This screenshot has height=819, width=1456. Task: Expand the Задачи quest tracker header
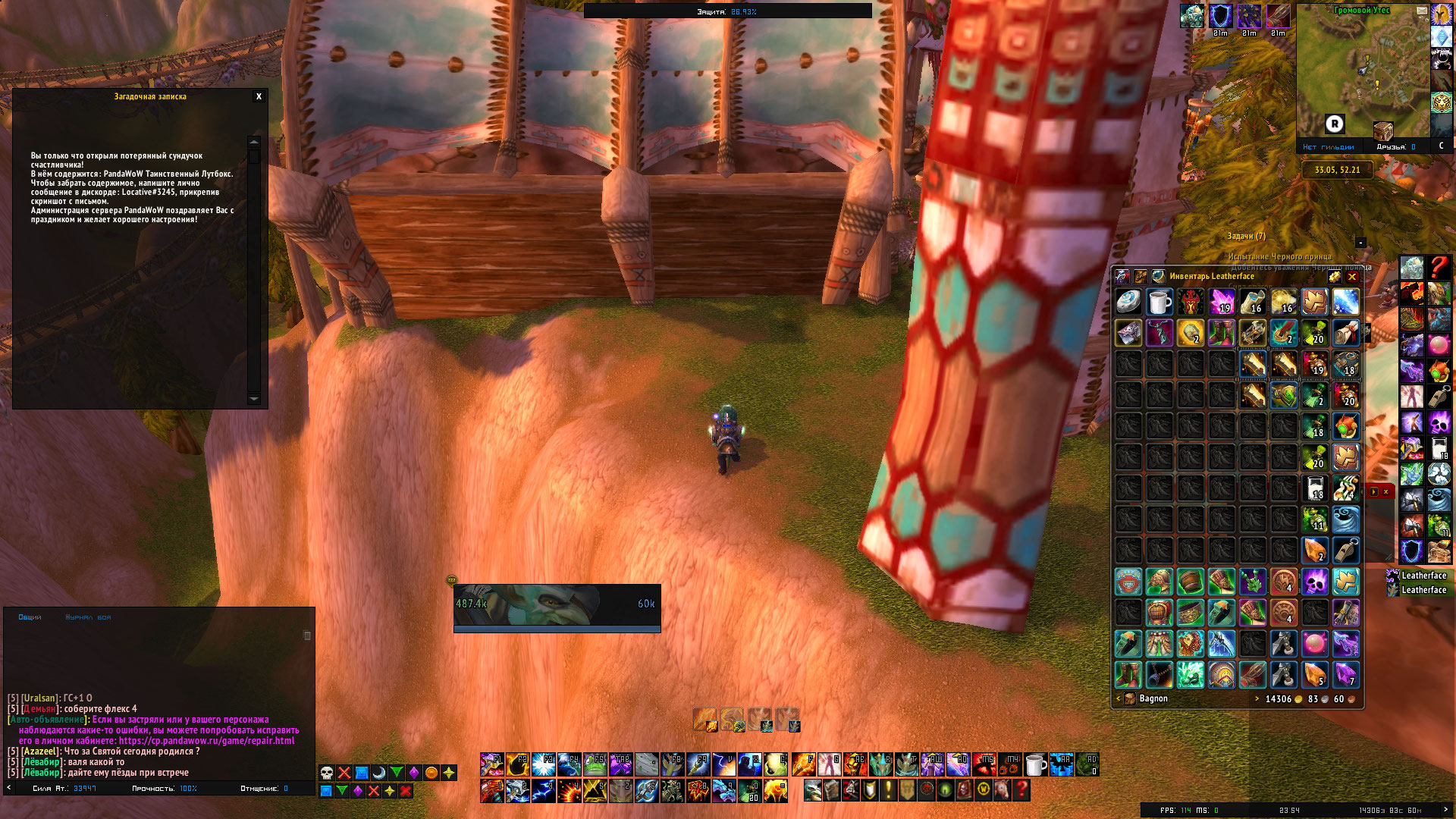1246,237
